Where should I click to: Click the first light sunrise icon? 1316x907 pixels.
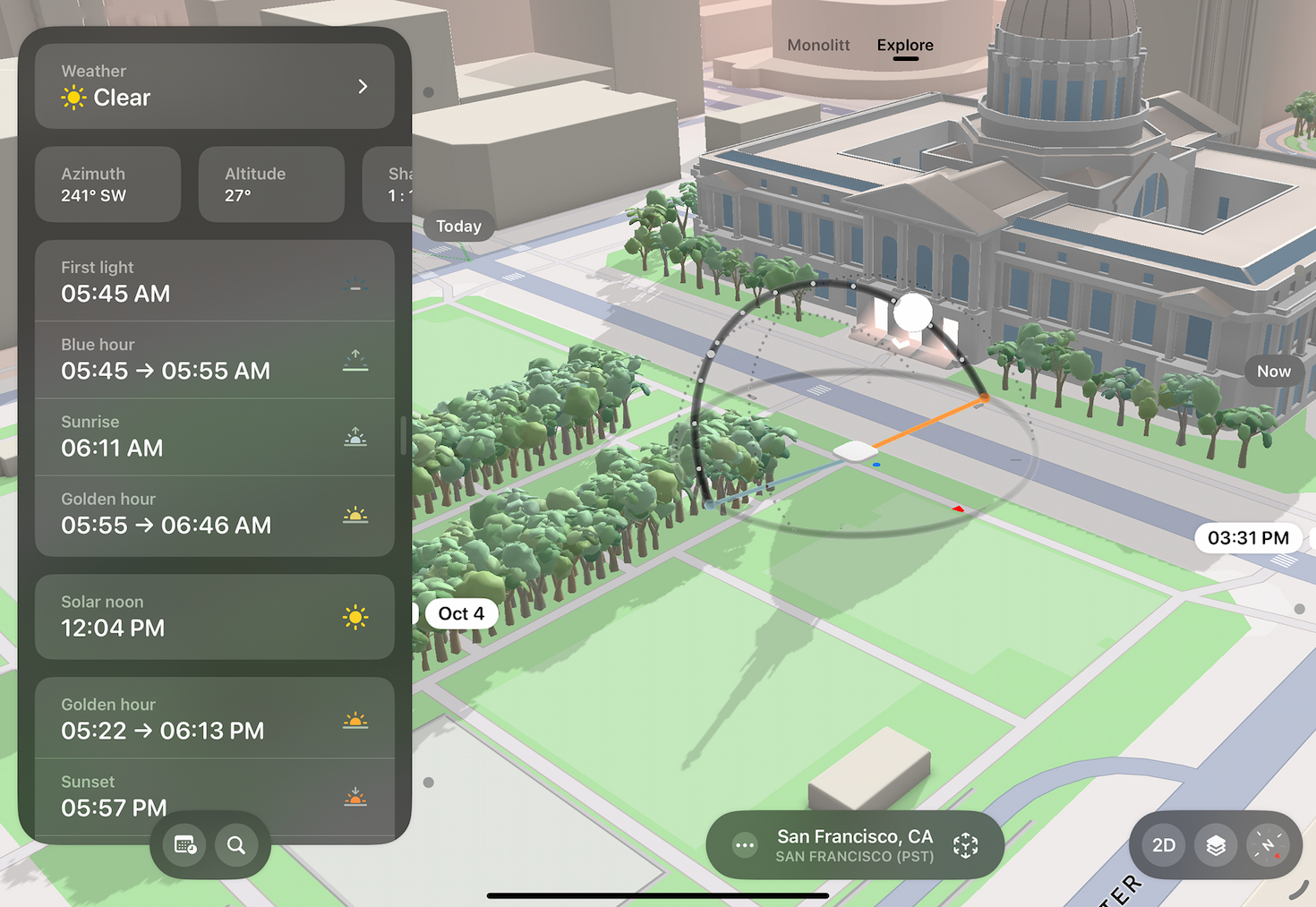tap(355, 283)
